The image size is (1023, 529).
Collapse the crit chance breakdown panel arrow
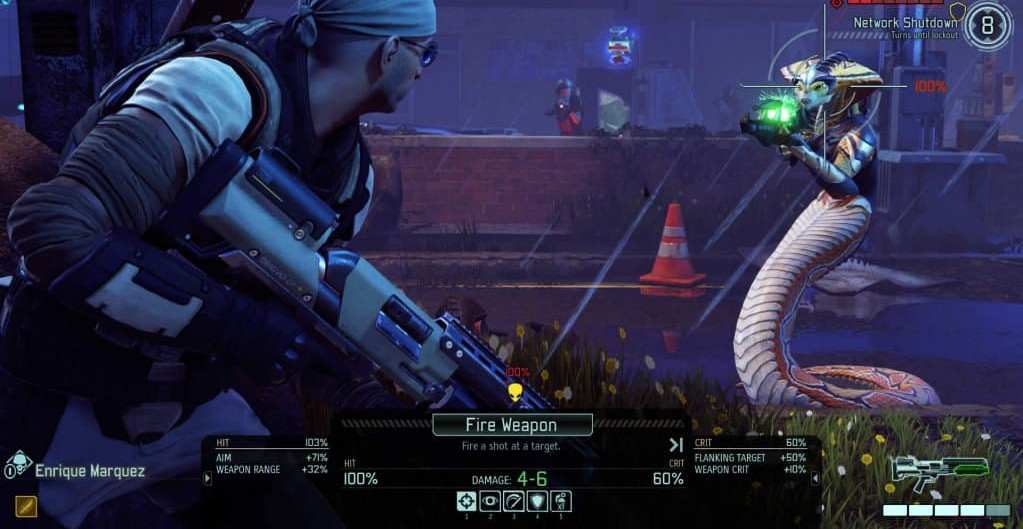pyautogui.click(x=815, y=478)
